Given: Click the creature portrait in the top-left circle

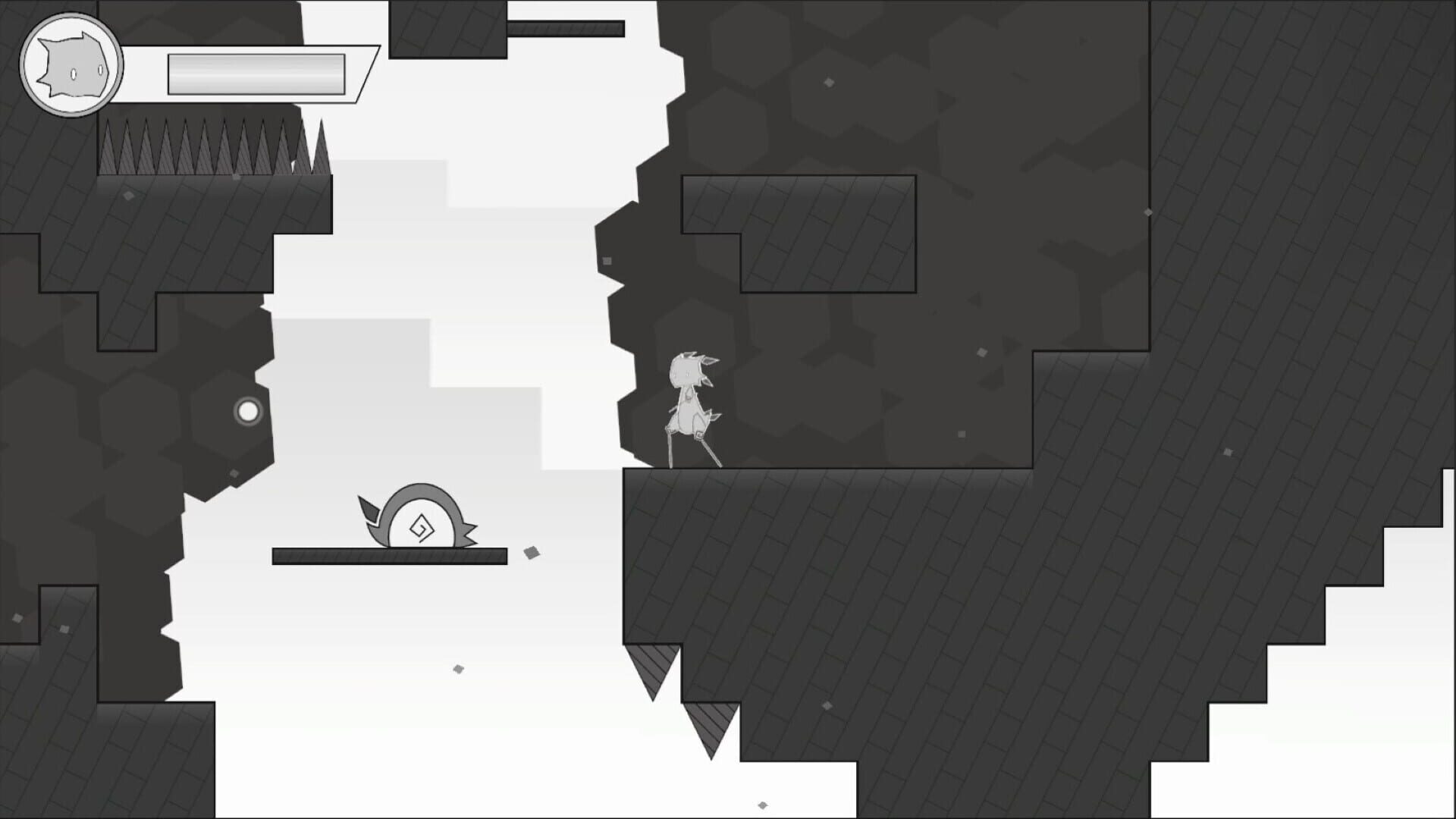Looking at the screenshot, I should [72, 64].
